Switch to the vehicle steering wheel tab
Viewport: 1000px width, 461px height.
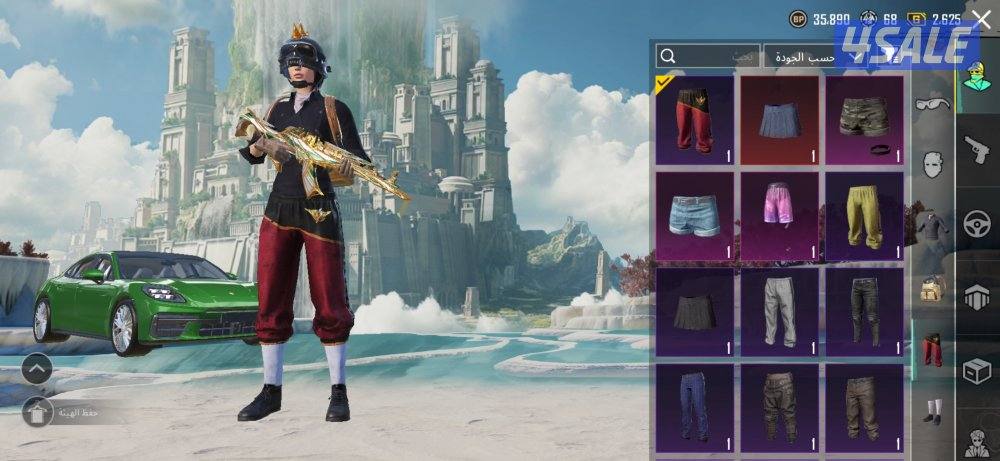tap(977, 225)
